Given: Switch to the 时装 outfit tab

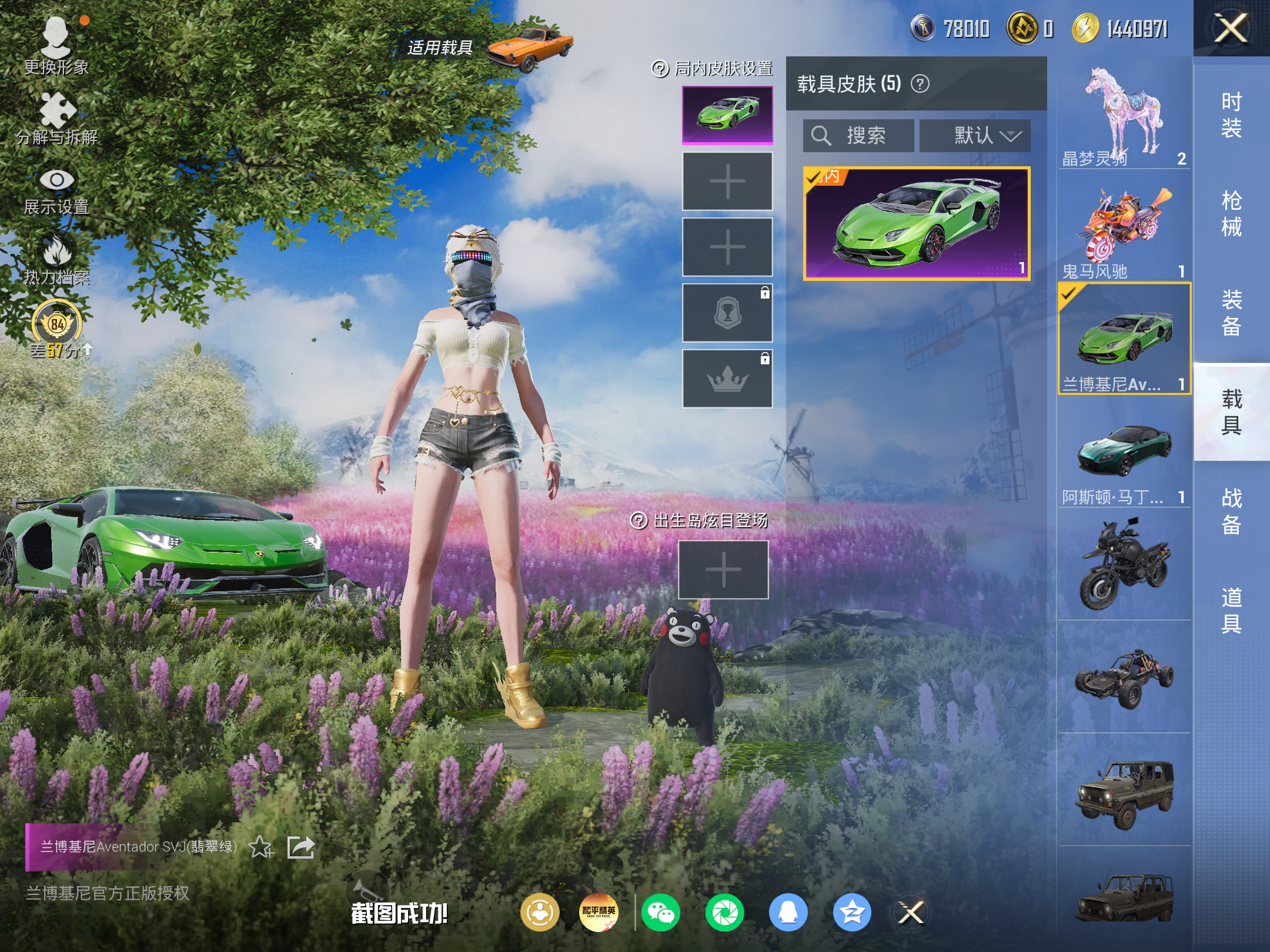Looking at the screenshot, I should [x=1231, y=115].
